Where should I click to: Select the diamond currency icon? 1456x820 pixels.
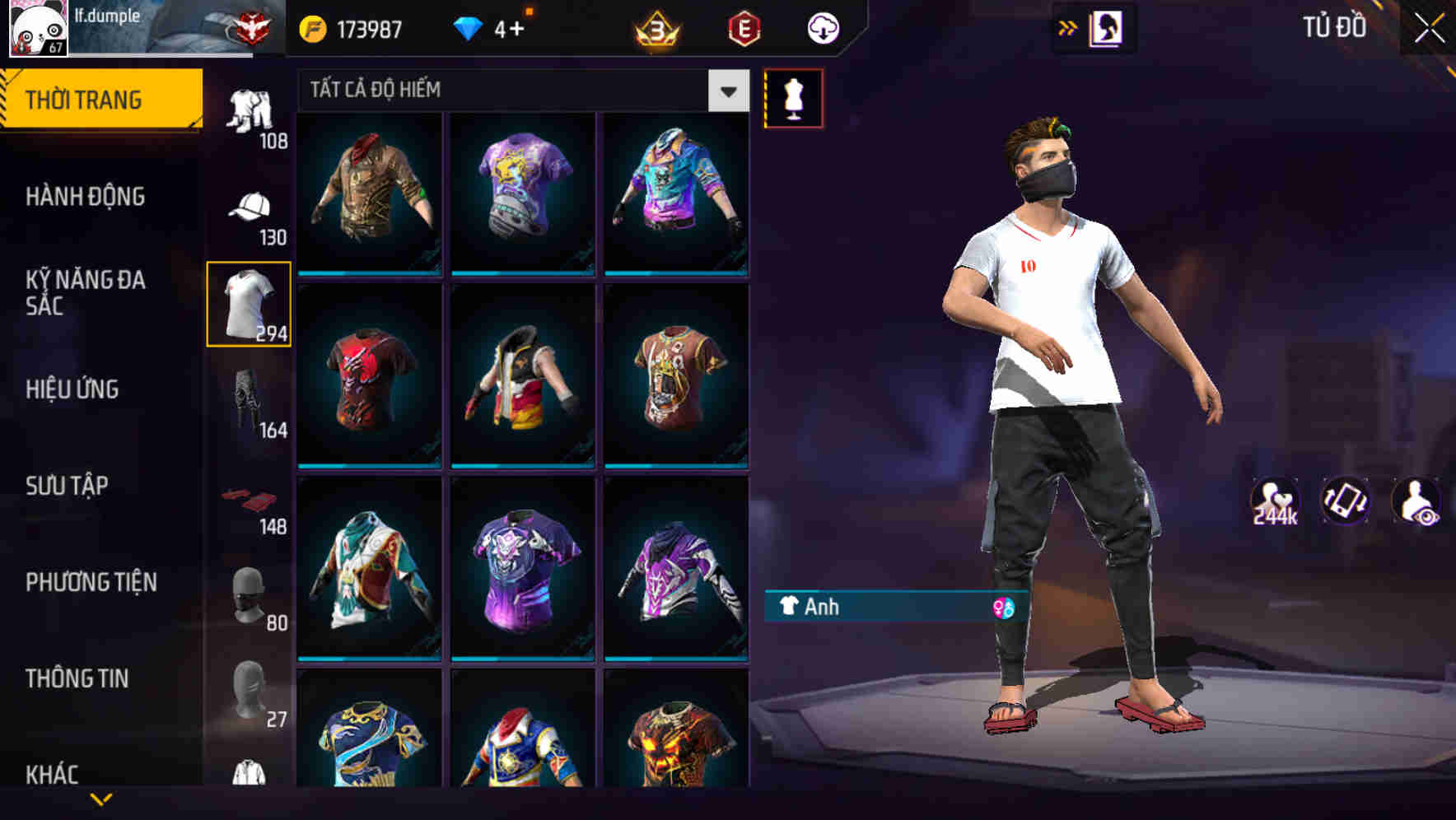469,27
